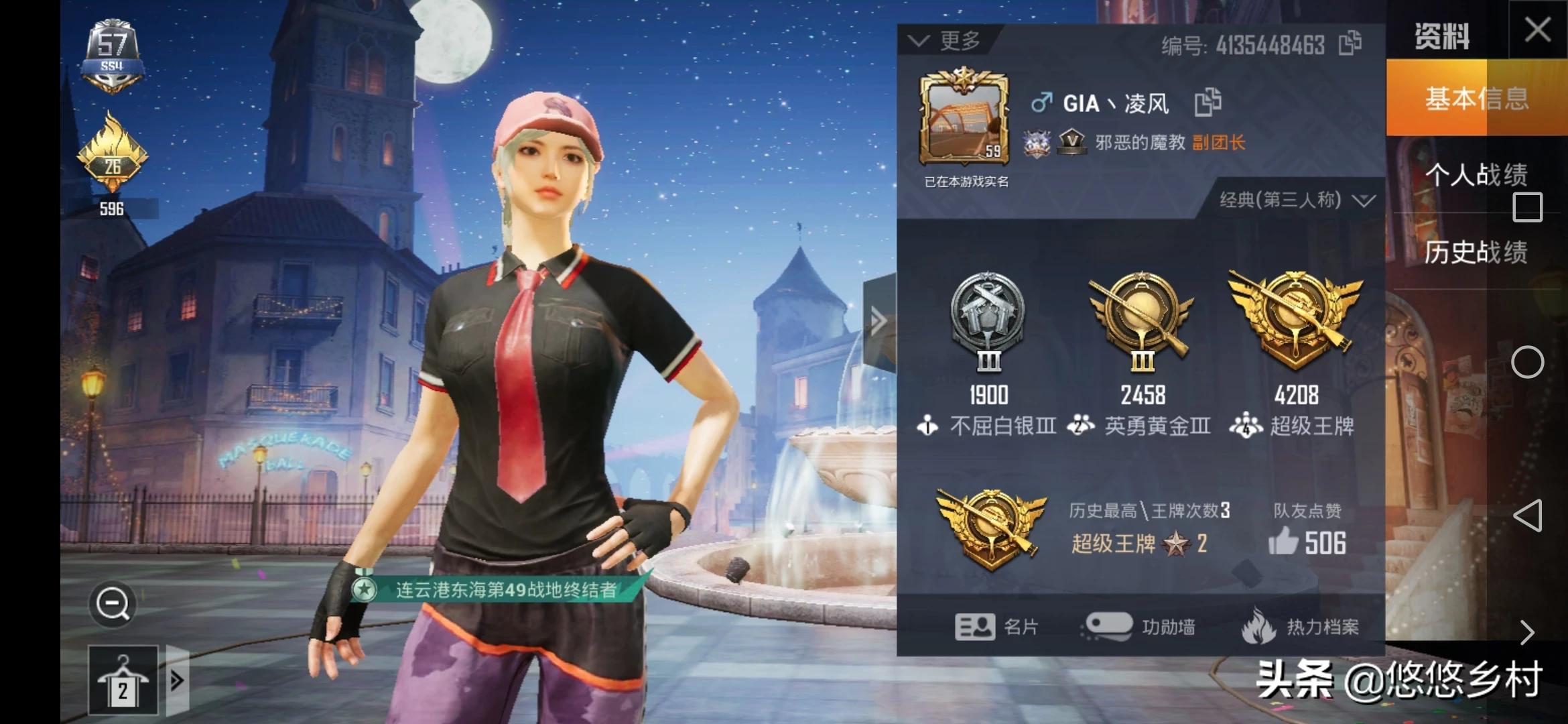The height and width of the screenshot is (724, 1568).
Task: Tap the teammate likes thumbs-up icon
Action: (x=1283, y=541)
